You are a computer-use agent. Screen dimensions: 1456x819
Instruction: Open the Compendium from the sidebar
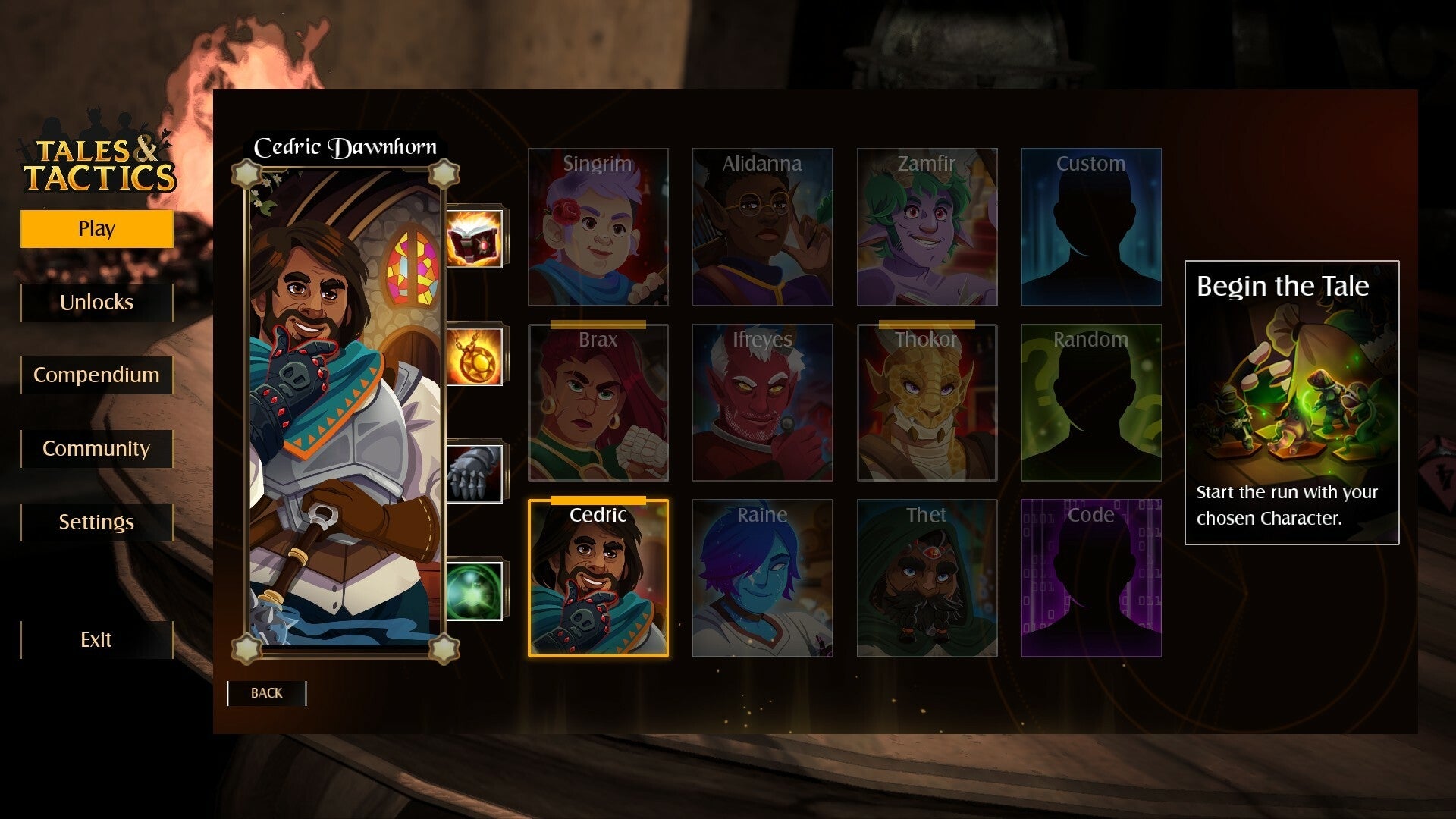[x=96, y=375]
